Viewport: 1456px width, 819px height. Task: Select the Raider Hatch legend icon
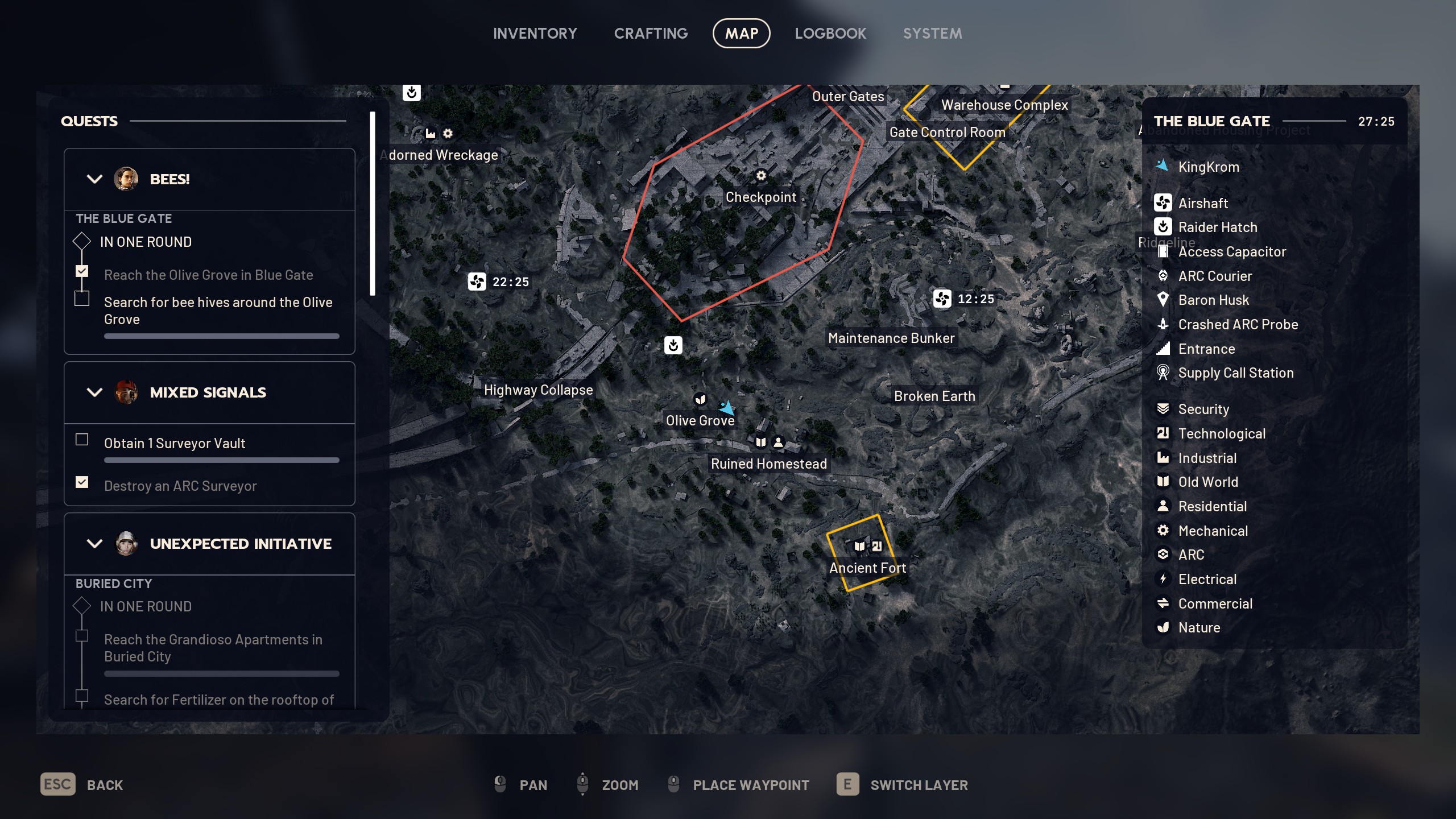[1164, 227]
